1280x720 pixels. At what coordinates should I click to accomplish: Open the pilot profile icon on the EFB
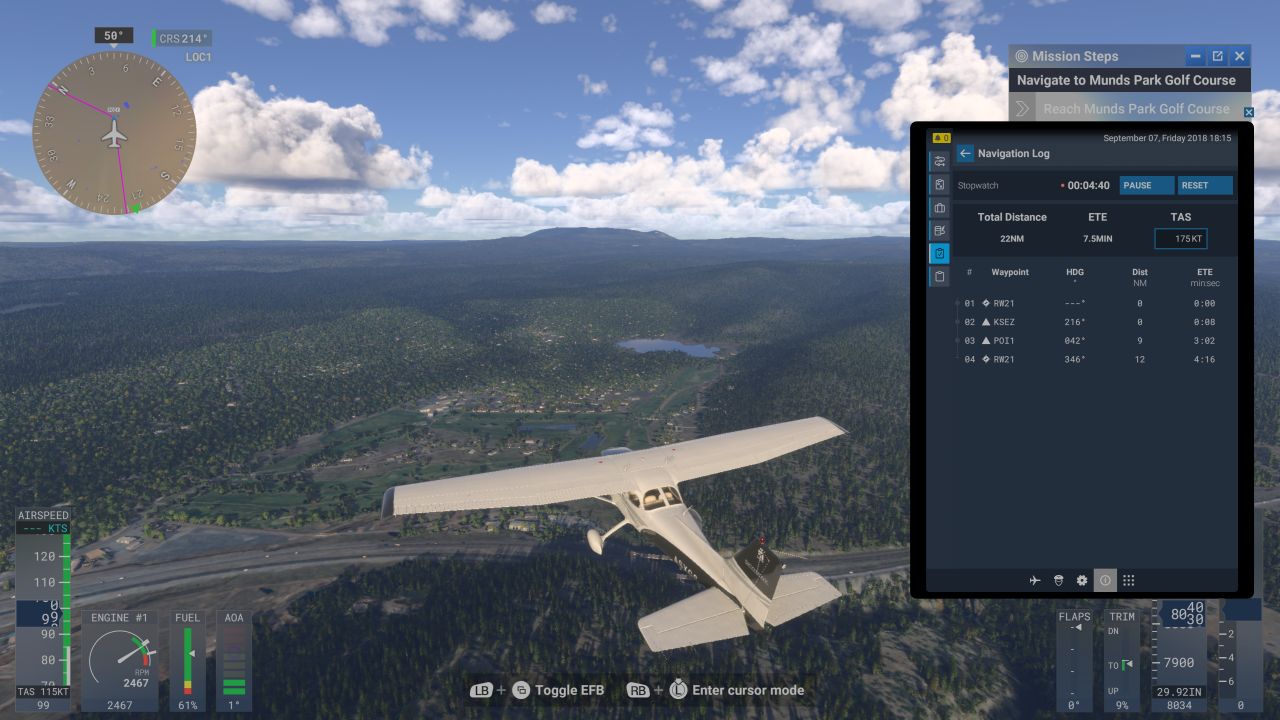pyautogui.click(x=1058, y=580)
